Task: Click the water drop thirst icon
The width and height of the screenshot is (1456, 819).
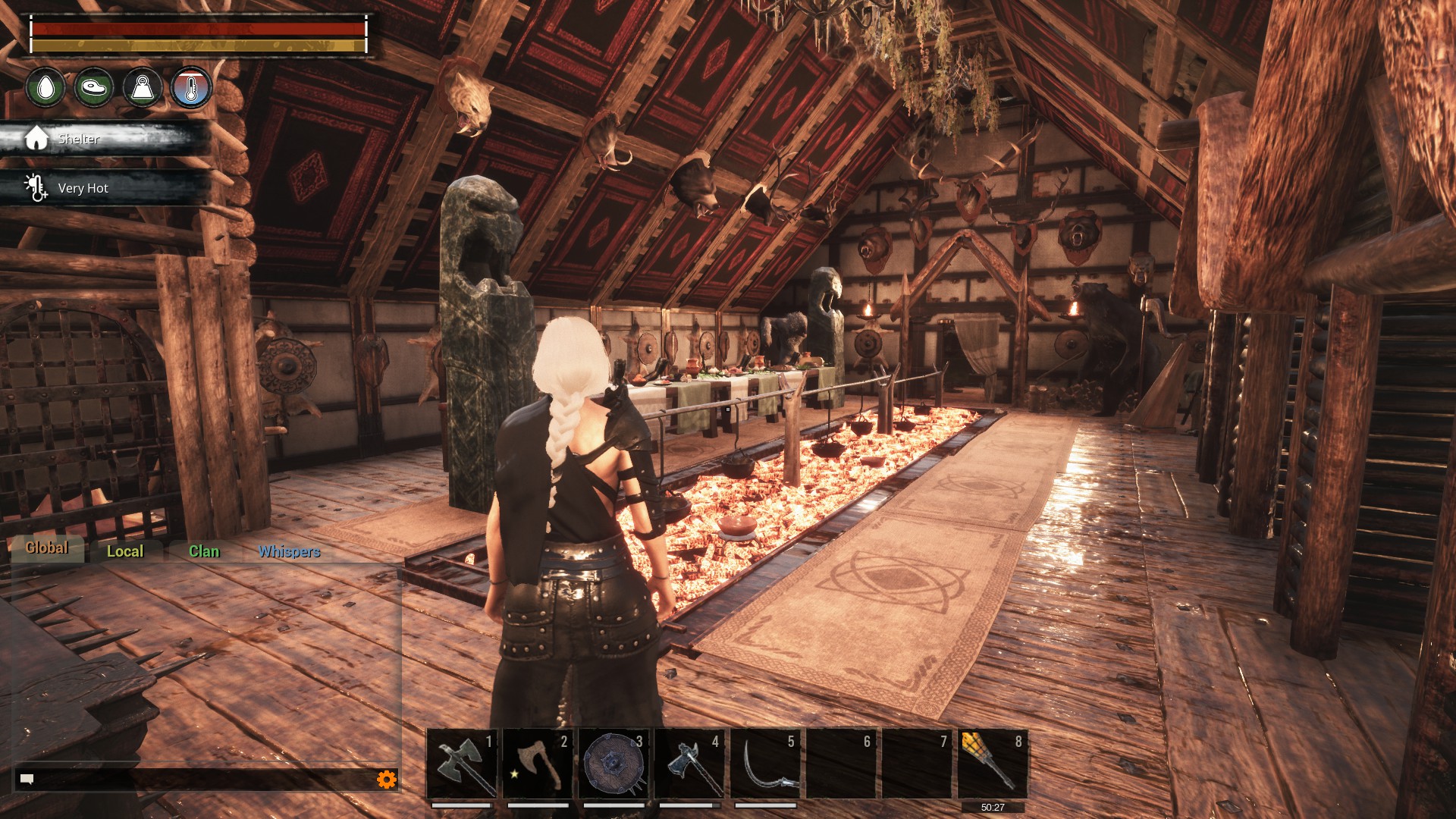Action: coord(45,87)
